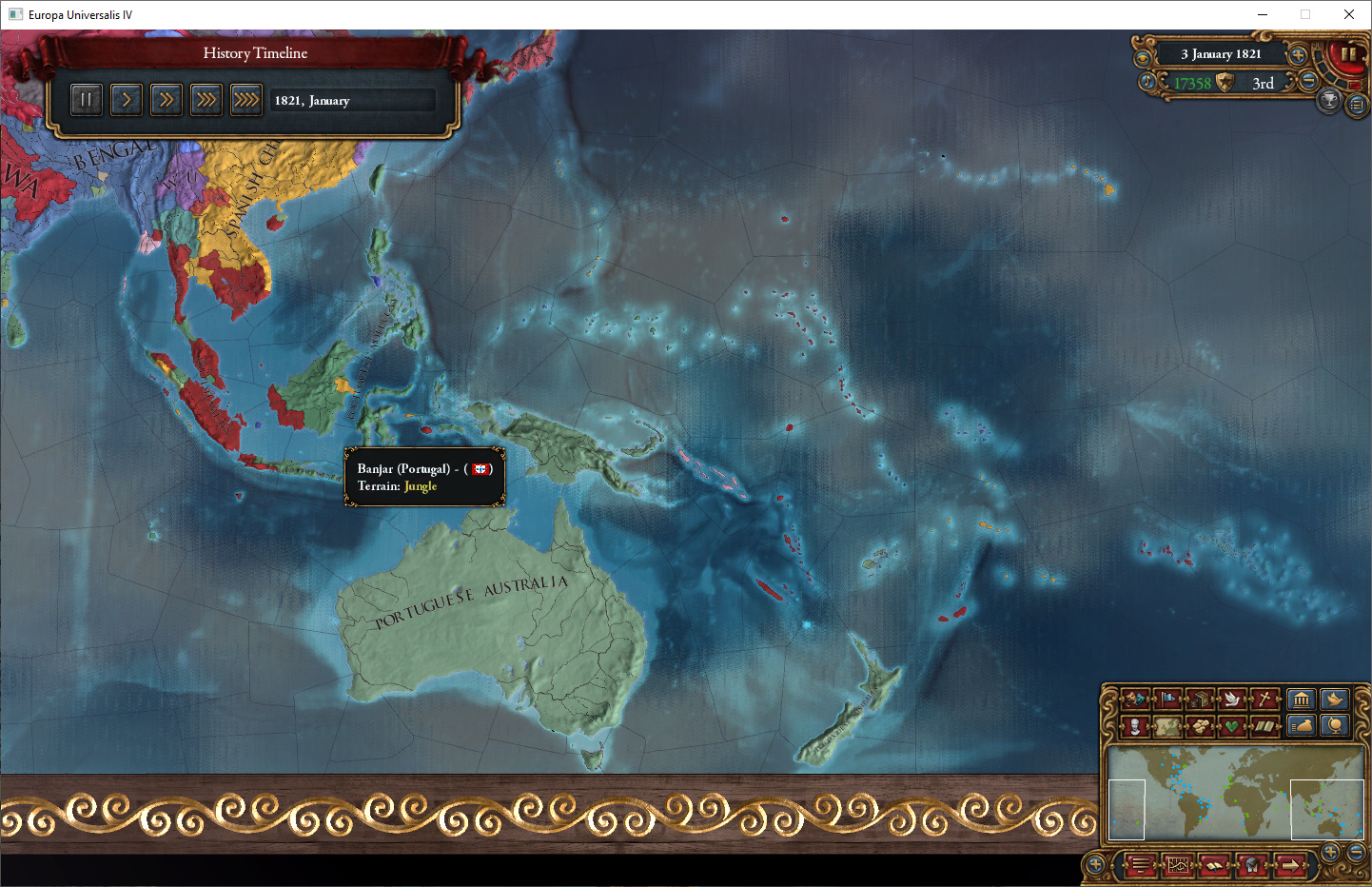Image resolution: width=1372 pixels, height=887 pixels.
Task: Click the world minimap
Action: [1235, 794]
